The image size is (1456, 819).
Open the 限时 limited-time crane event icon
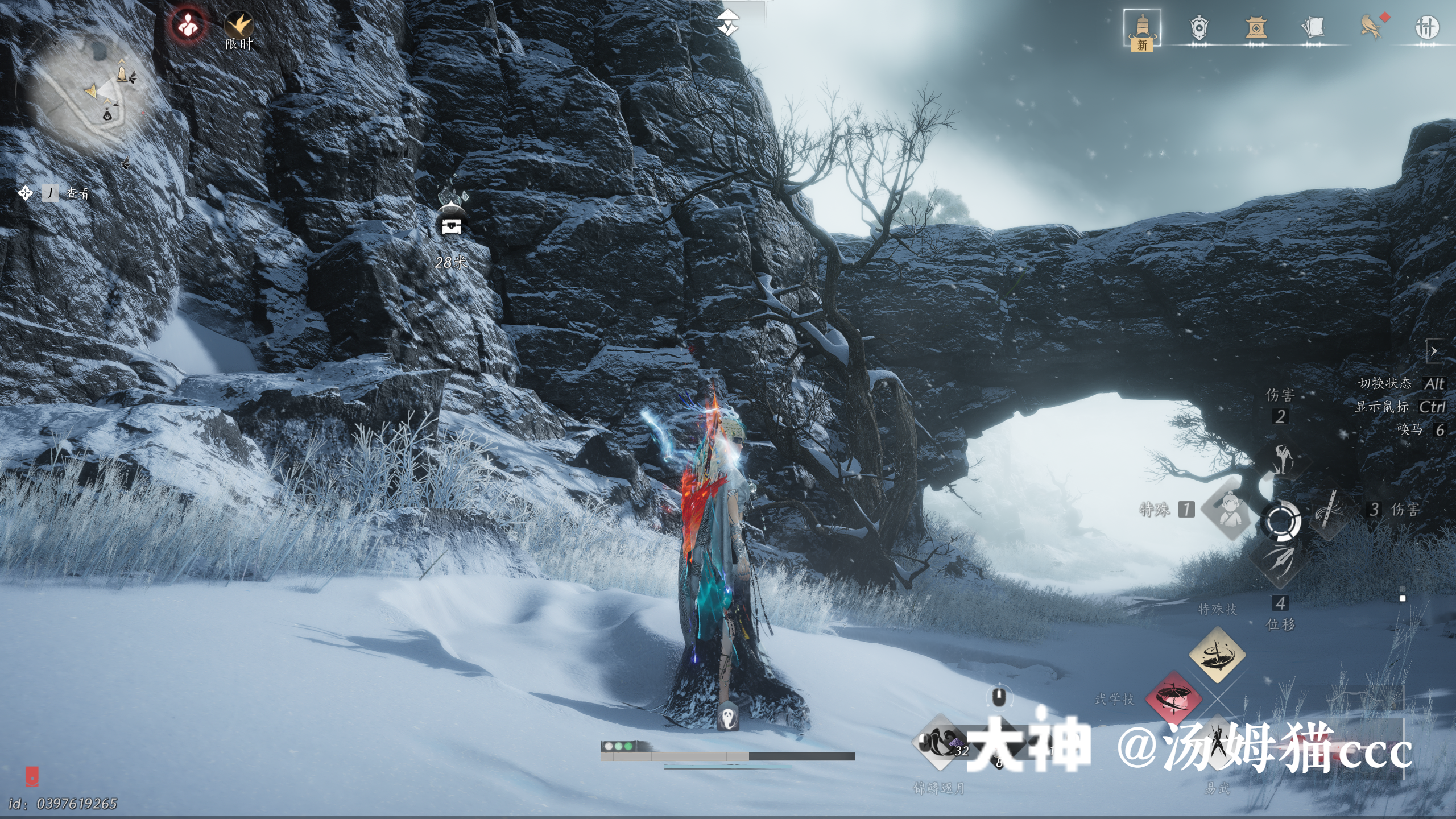pyautogui.click(x=238, y=26)
